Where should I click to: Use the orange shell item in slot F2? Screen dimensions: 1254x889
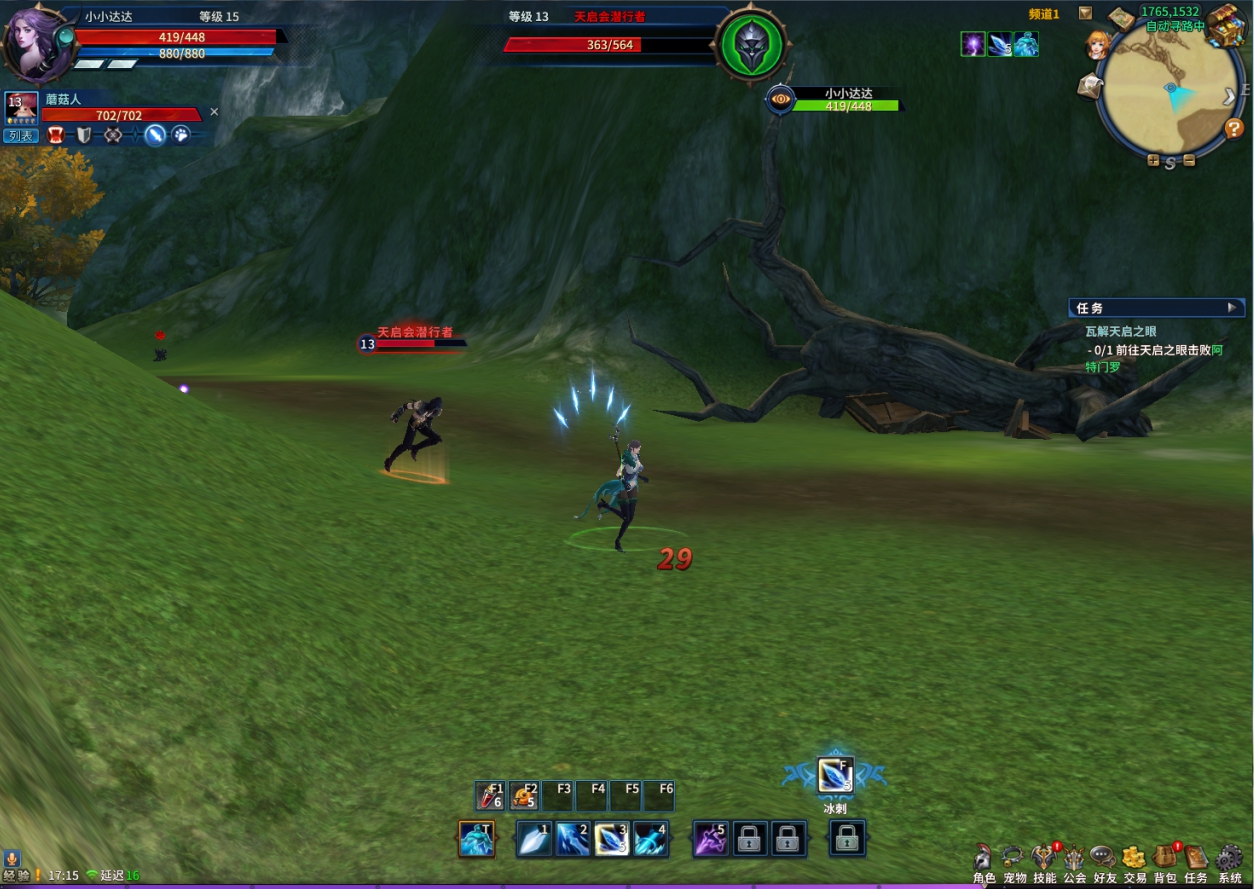524,796
